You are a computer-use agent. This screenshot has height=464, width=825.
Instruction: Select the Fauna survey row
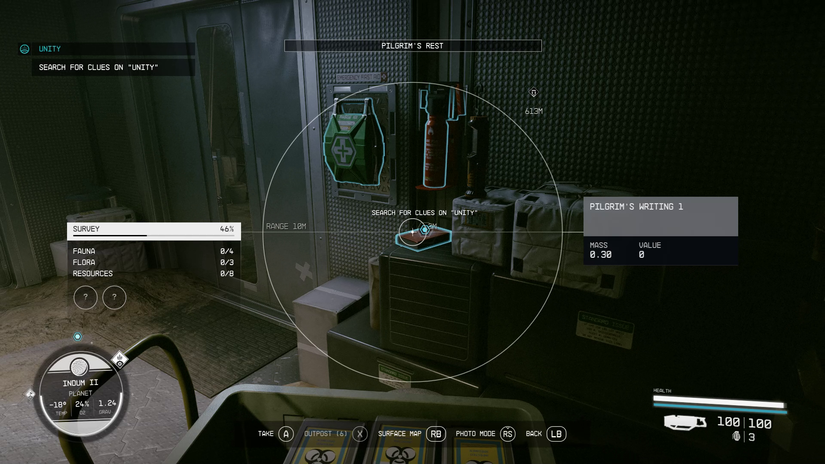pos(153,251)
